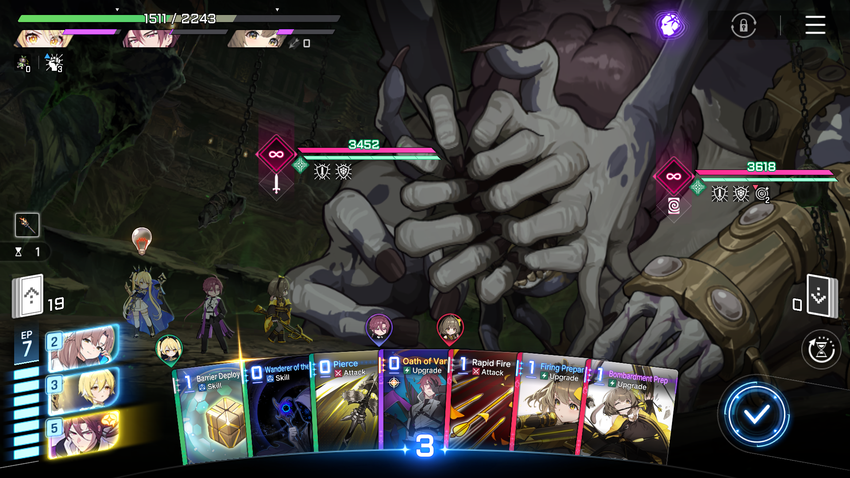Tap the hourglass speed button
The height and width of the screenshot is (478, 850).
click(822, 350)
